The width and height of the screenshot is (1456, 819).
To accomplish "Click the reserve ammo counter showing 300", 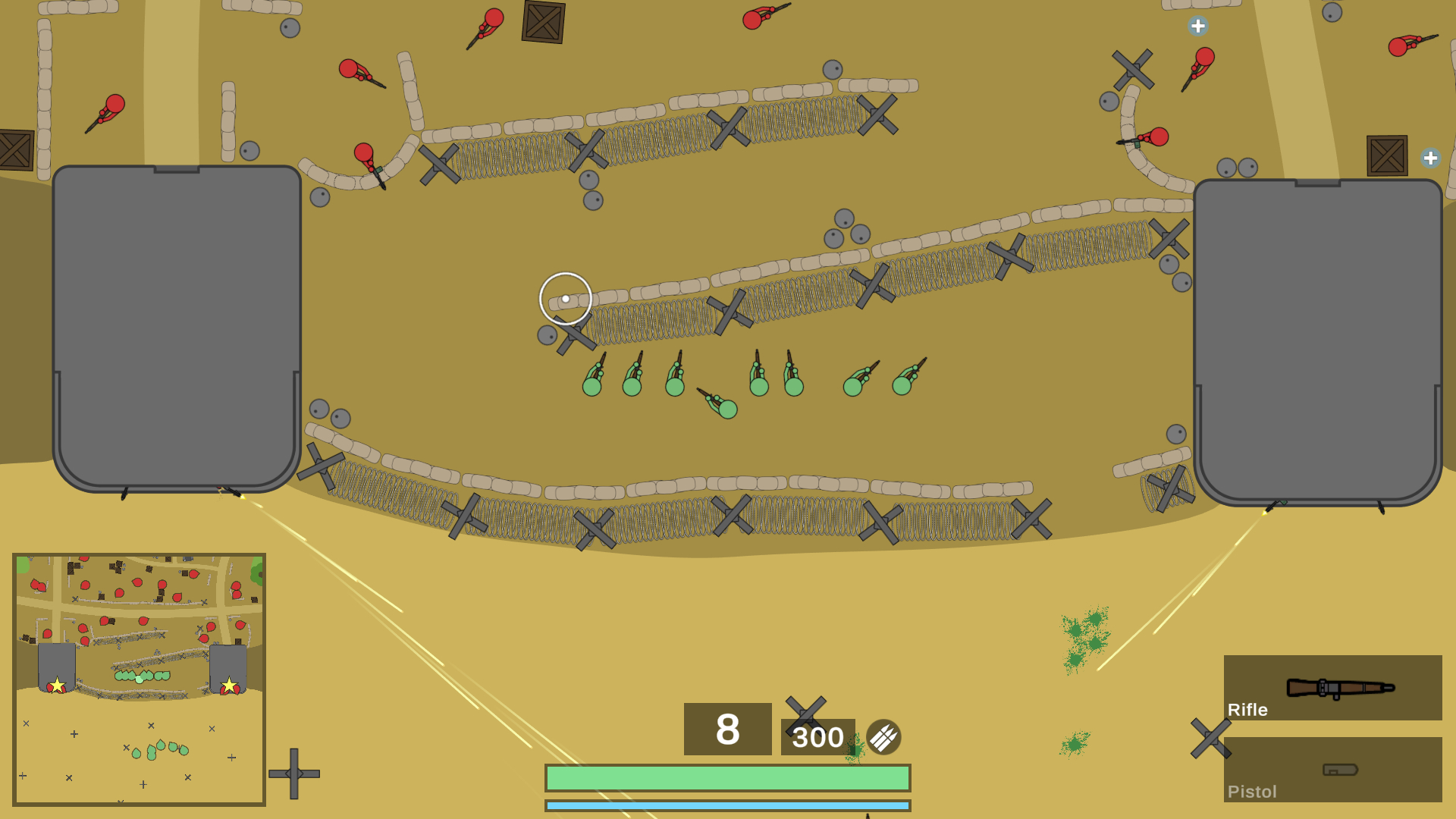I will click(x=818, y=736).
